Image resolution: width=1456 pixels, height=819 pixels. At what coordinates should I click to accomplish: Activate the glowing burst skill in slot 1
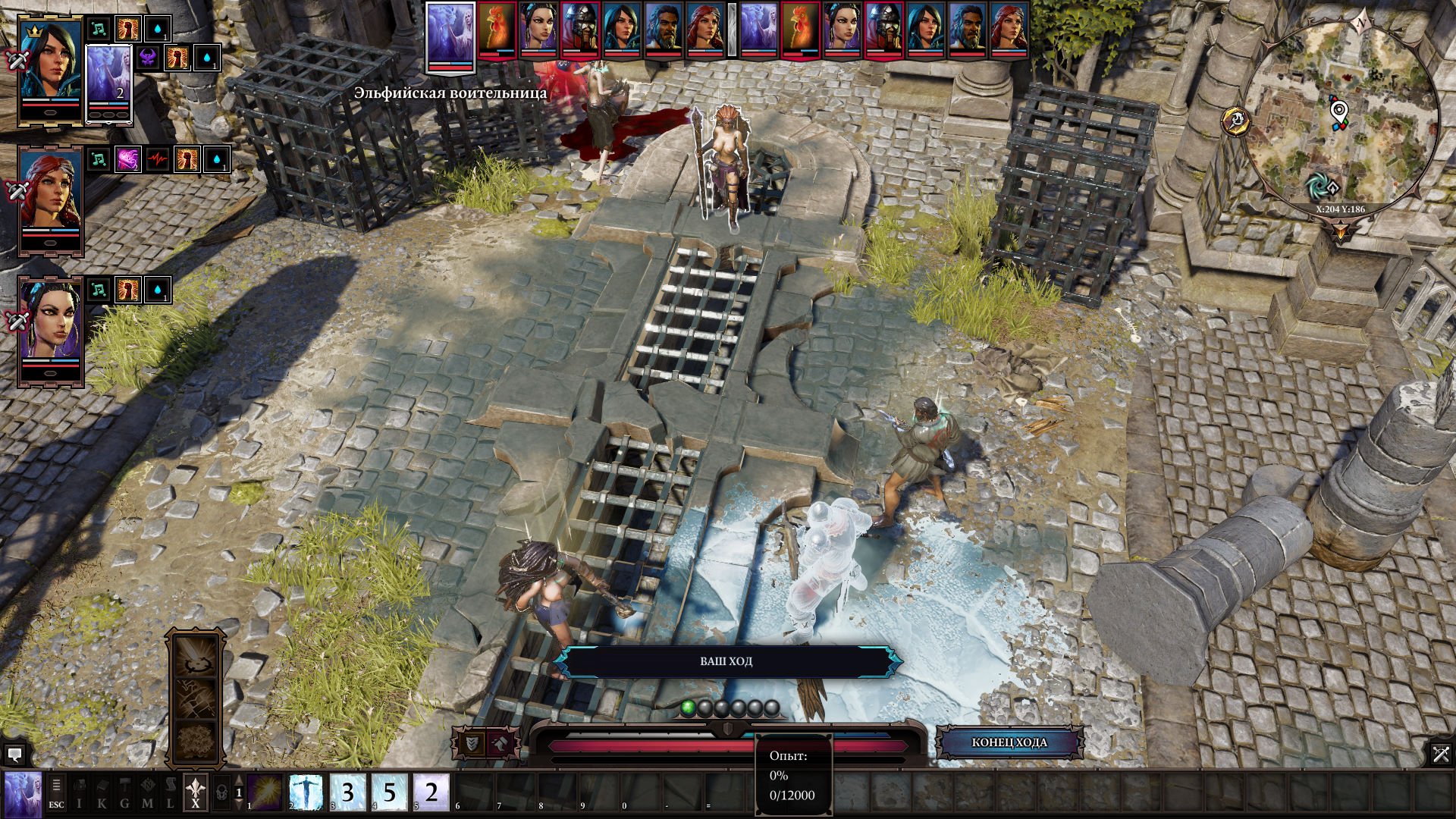pos(265,792)
